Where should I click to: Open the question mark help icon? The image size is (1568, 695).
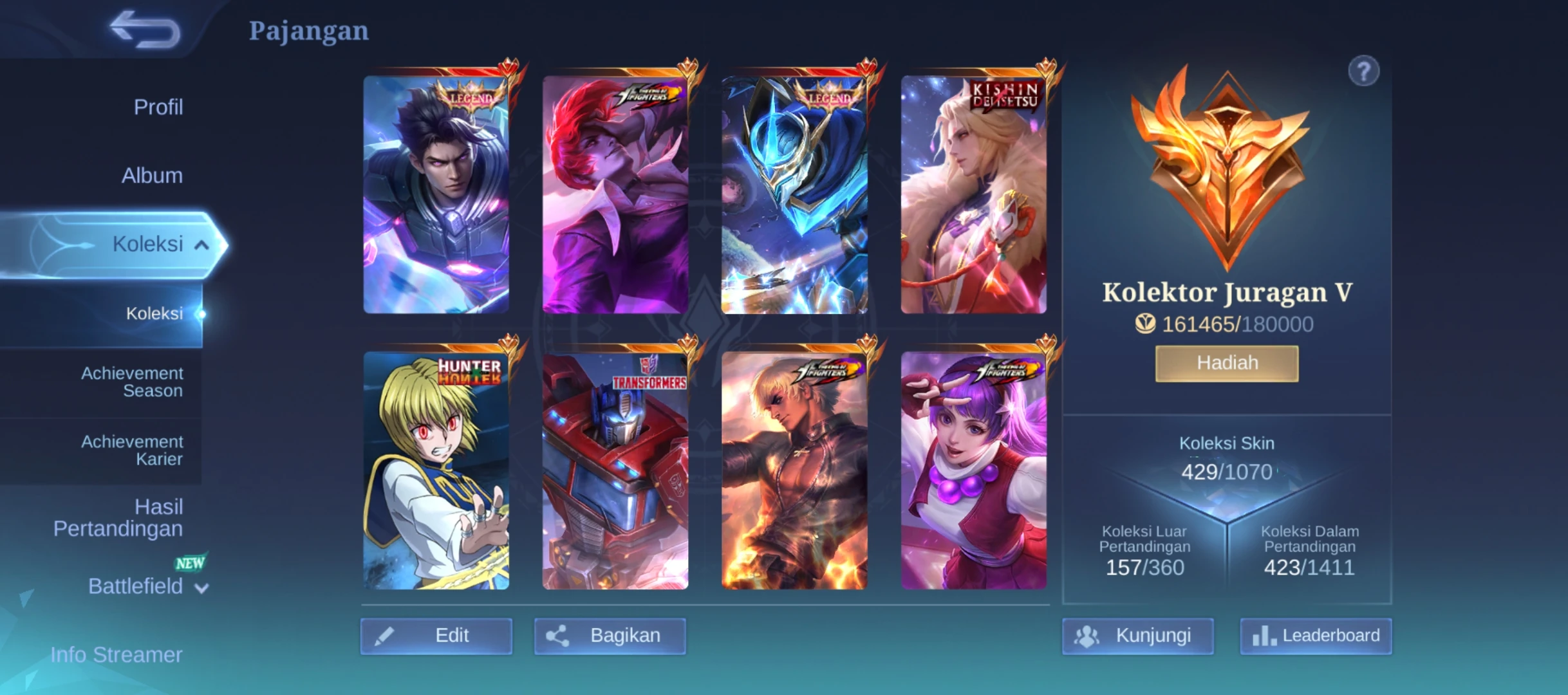coord(1363,71)
